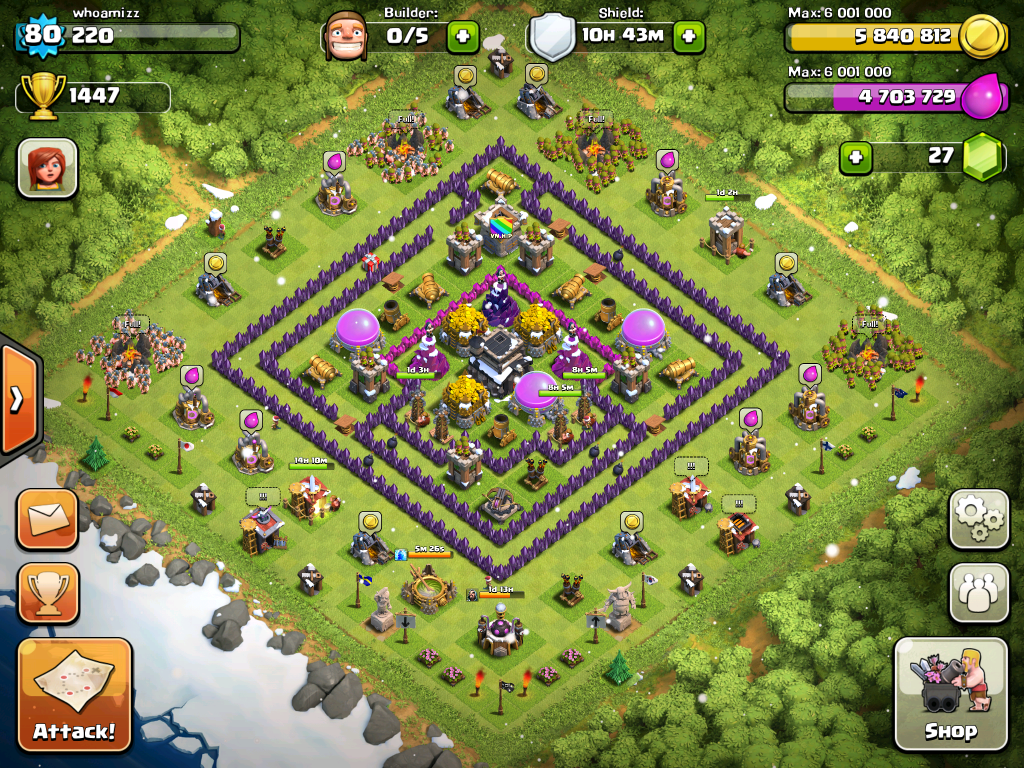1024x768 pixels.
Task: Open the mail inbox envelope button
Action: click(x=46, y=519)
